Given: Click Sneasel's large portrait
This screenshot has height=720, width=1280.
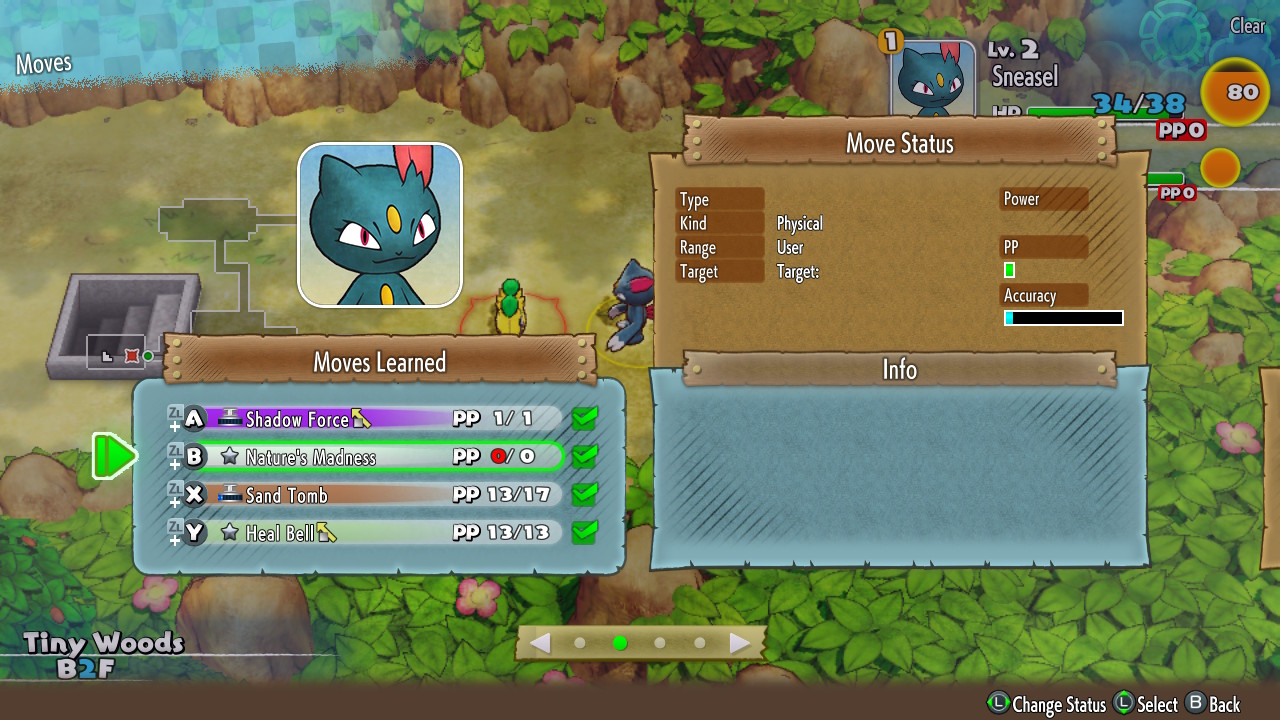Looking at the screenshot, I should click(380, 225).
